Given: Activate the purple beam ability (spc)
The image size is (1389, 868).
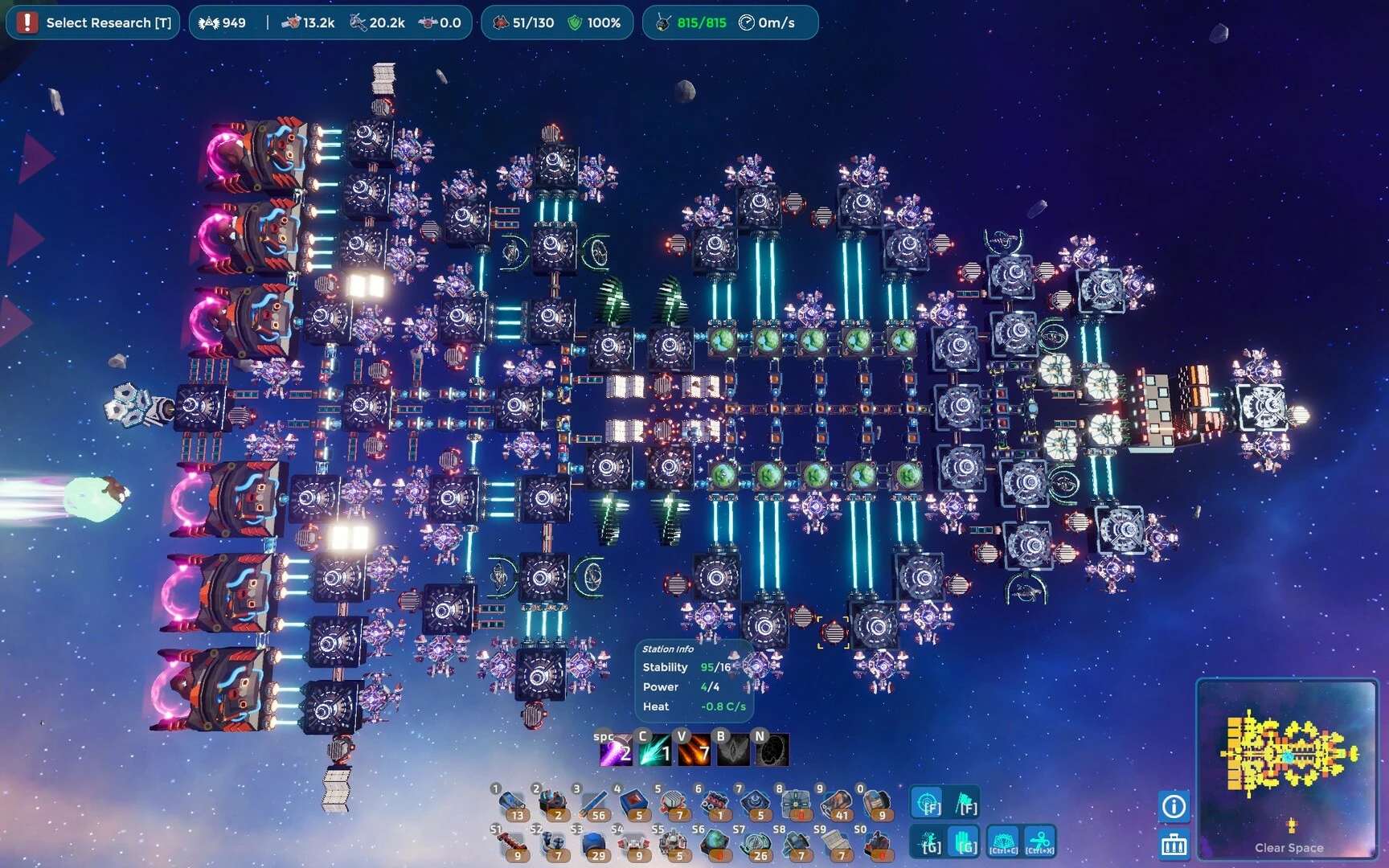Looking at the screenshot, I should pyautogui.click(x=615, y=749).
